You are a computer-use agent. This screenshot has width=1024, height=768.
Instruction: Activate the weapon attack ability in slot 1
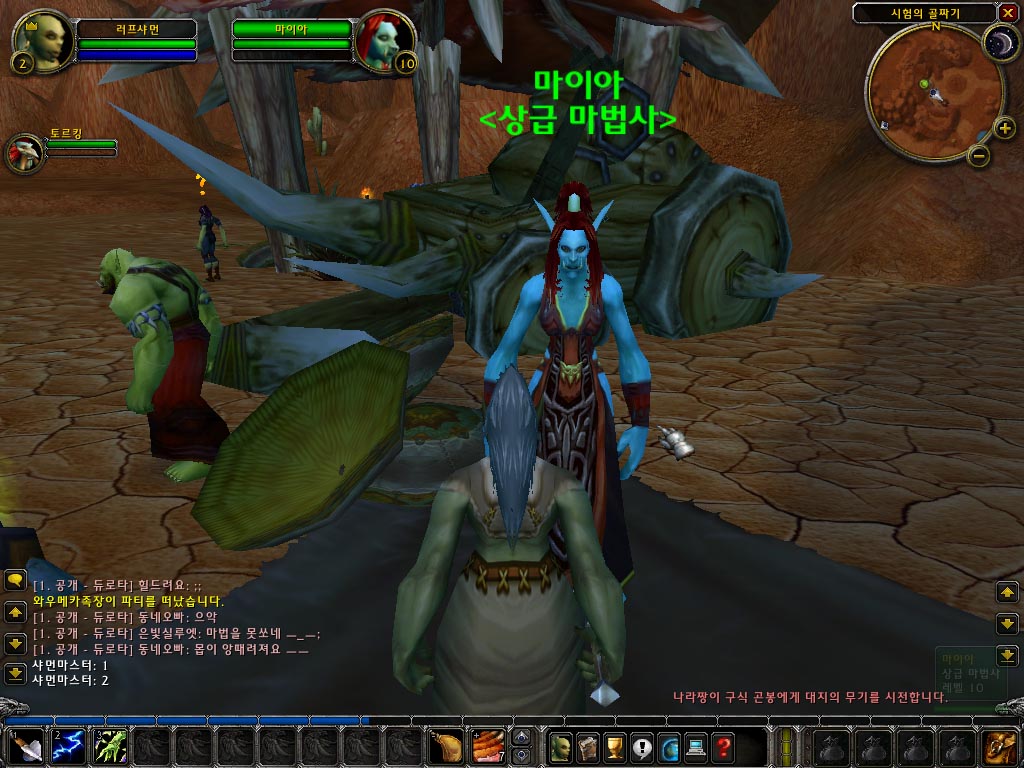click(x=24, y=746)
